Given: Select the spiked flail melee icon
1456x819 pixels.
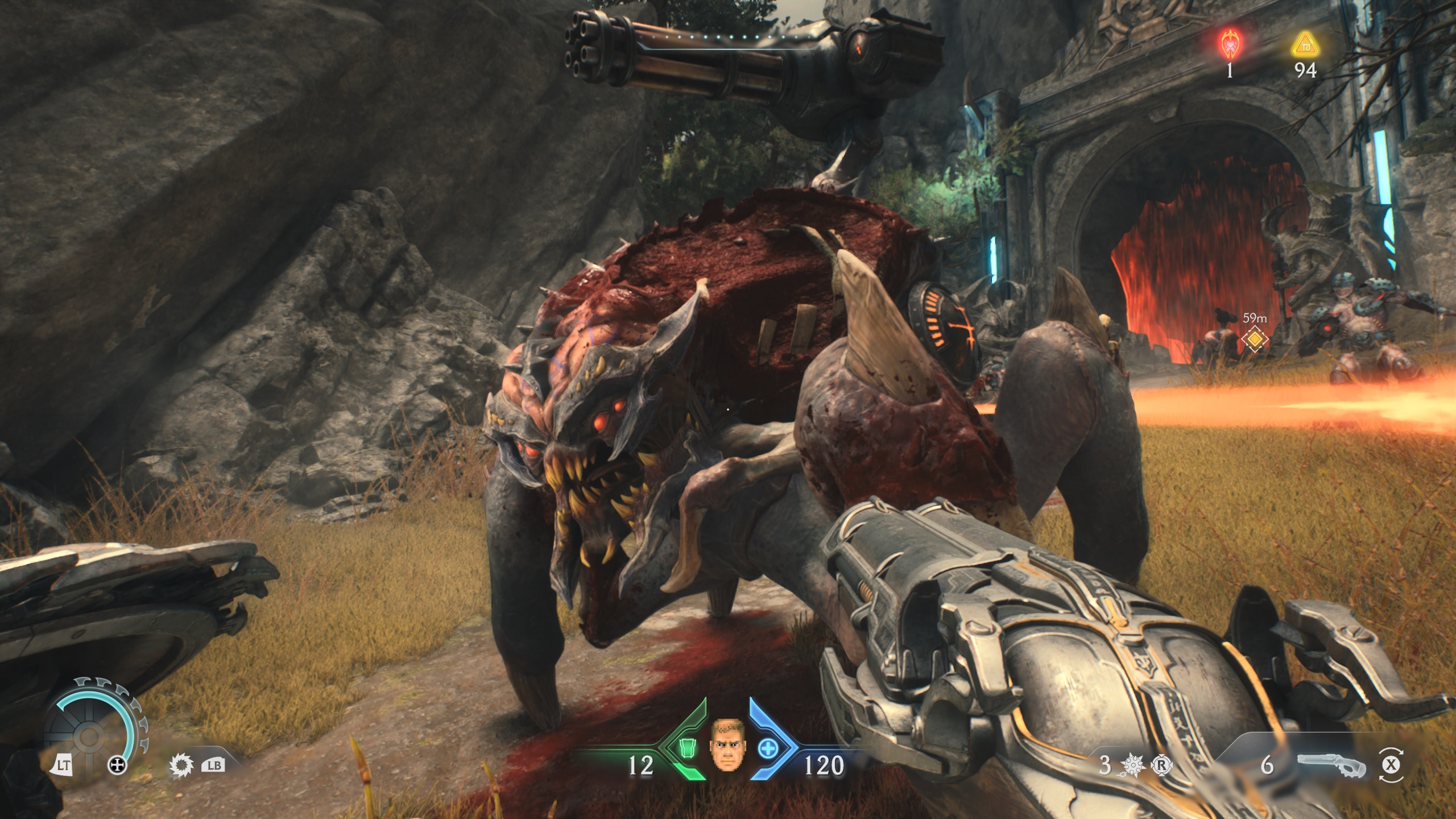Looking at the screenshot, I should tap(1133, 766).
